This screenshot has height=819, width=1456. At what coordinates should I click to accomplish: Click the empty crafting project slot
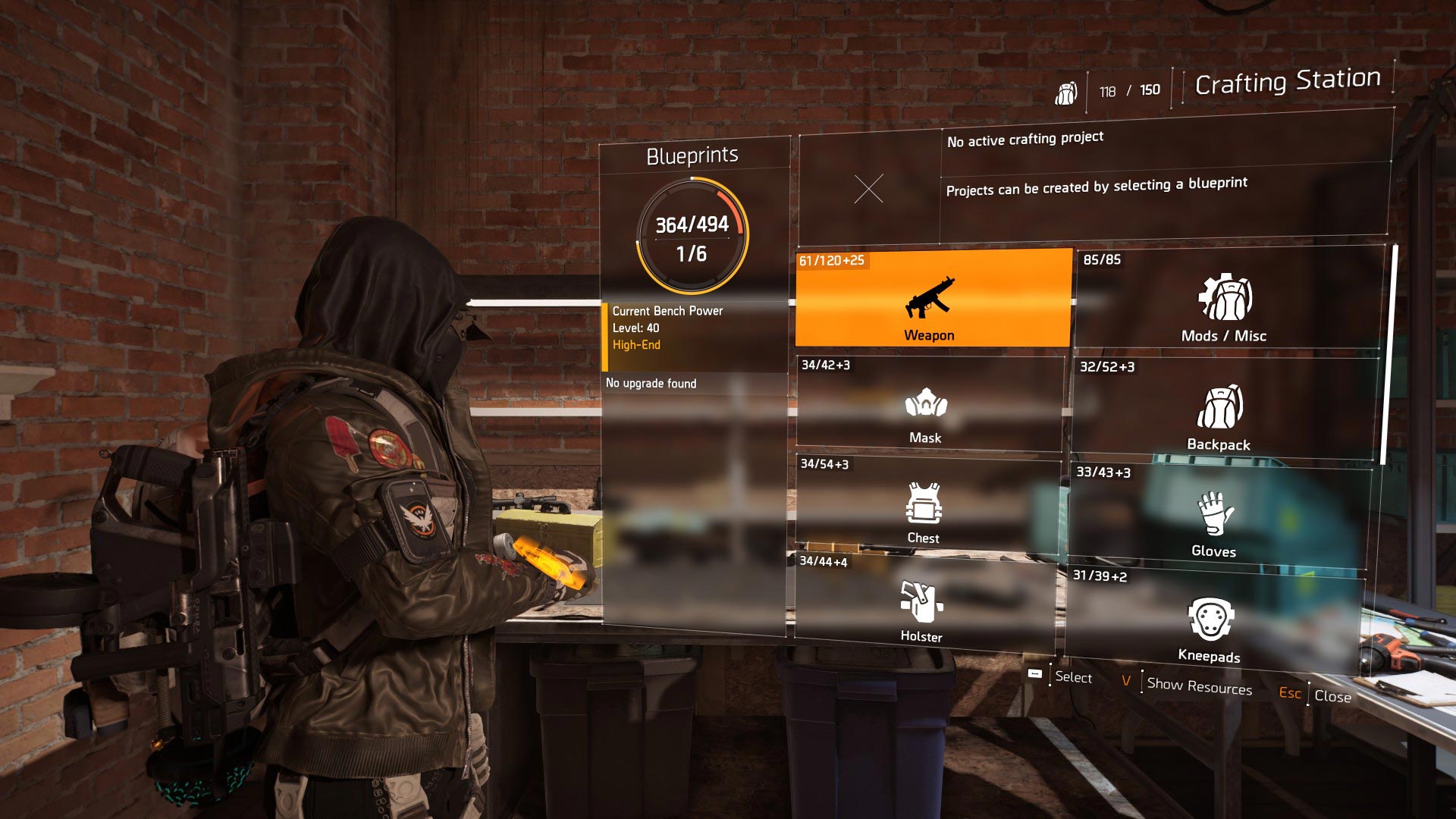(x=868, y=189)
